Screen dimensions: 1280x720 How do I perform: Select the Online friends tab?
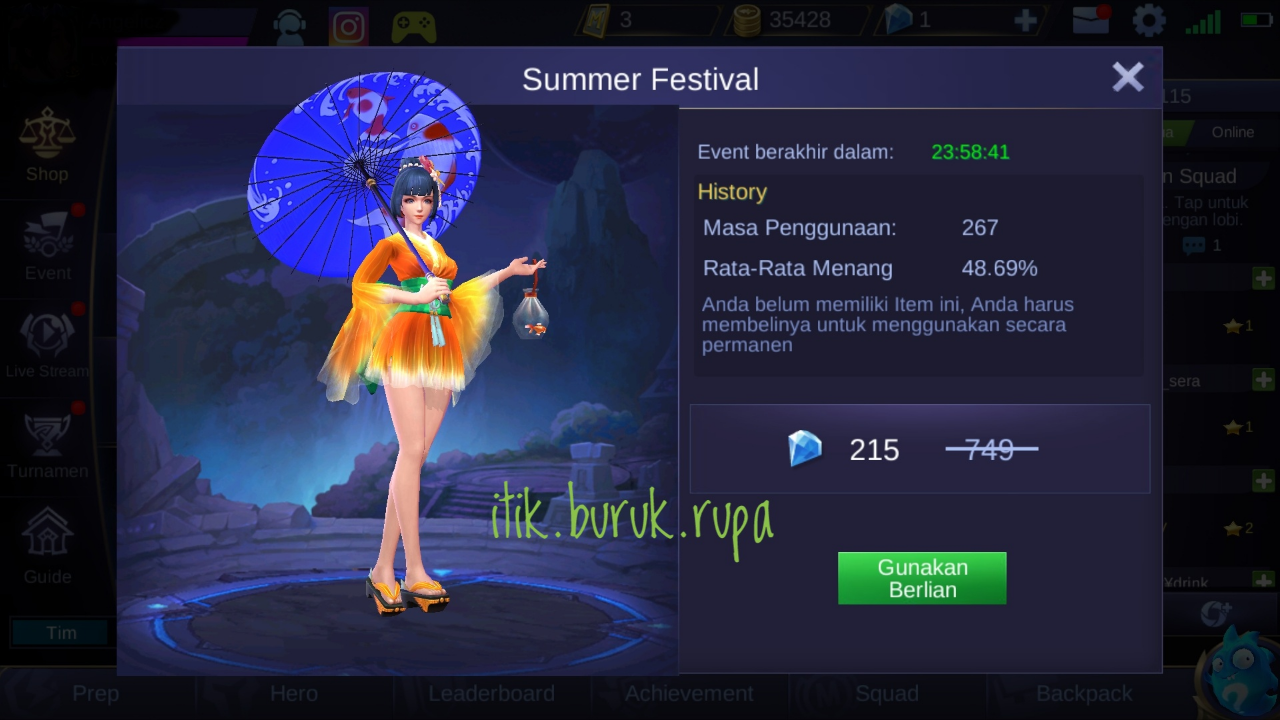click(1233, 132)
